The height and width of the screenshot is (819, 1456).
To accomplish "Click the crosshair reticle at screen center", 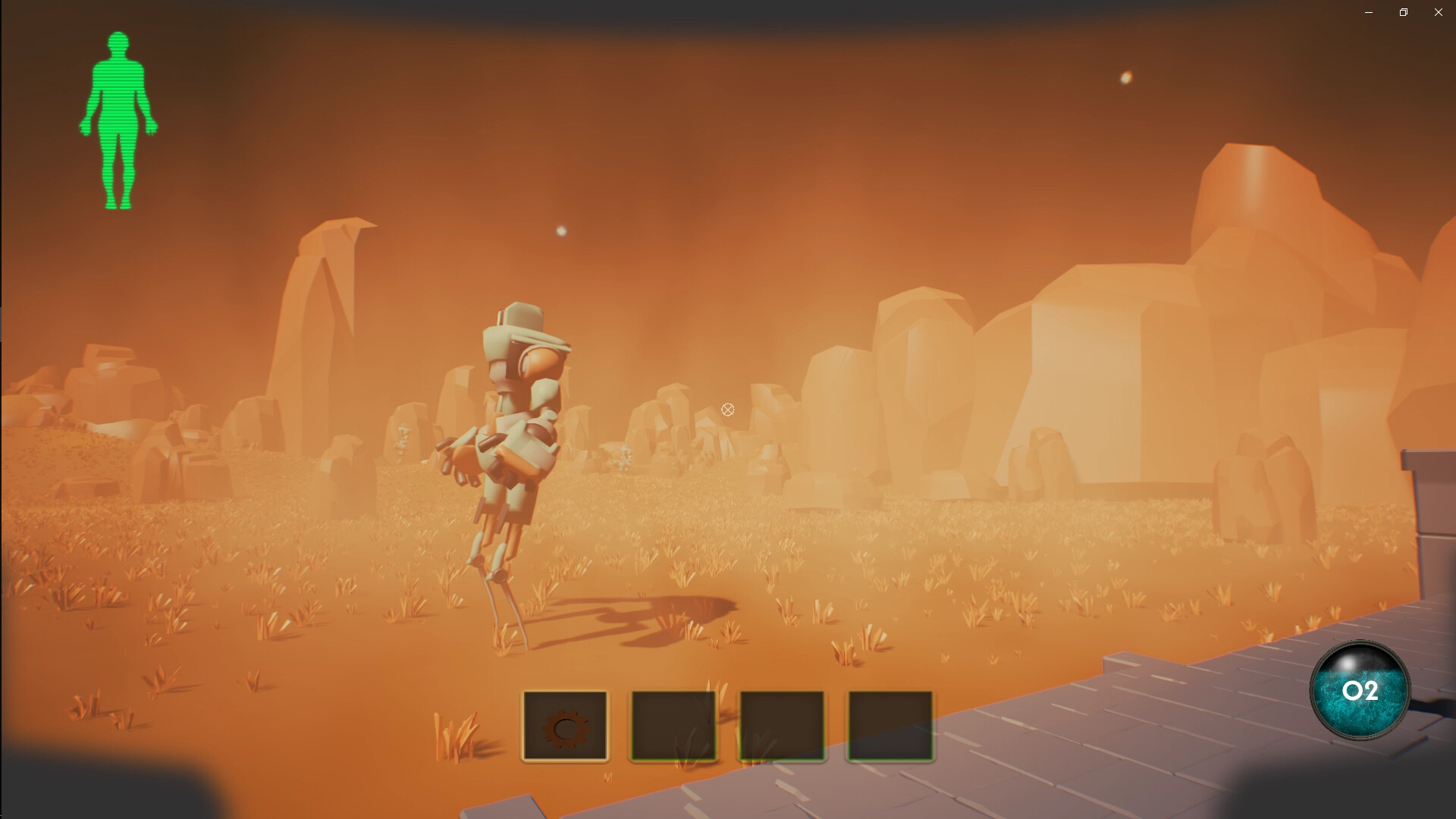I will [727, 409].
